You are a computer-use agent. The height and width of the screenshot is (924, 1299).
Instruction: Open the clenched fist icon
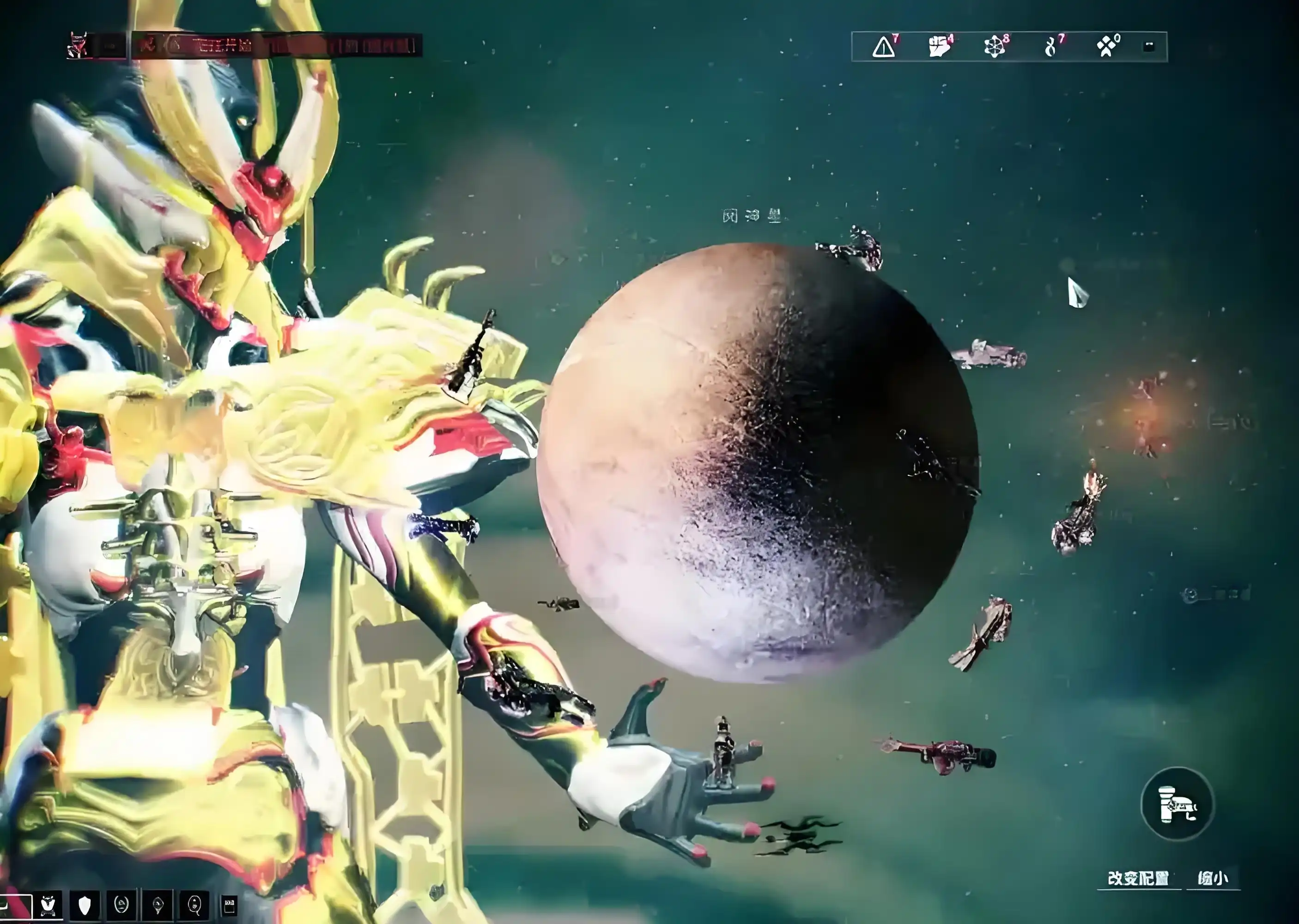pos(939,47)
